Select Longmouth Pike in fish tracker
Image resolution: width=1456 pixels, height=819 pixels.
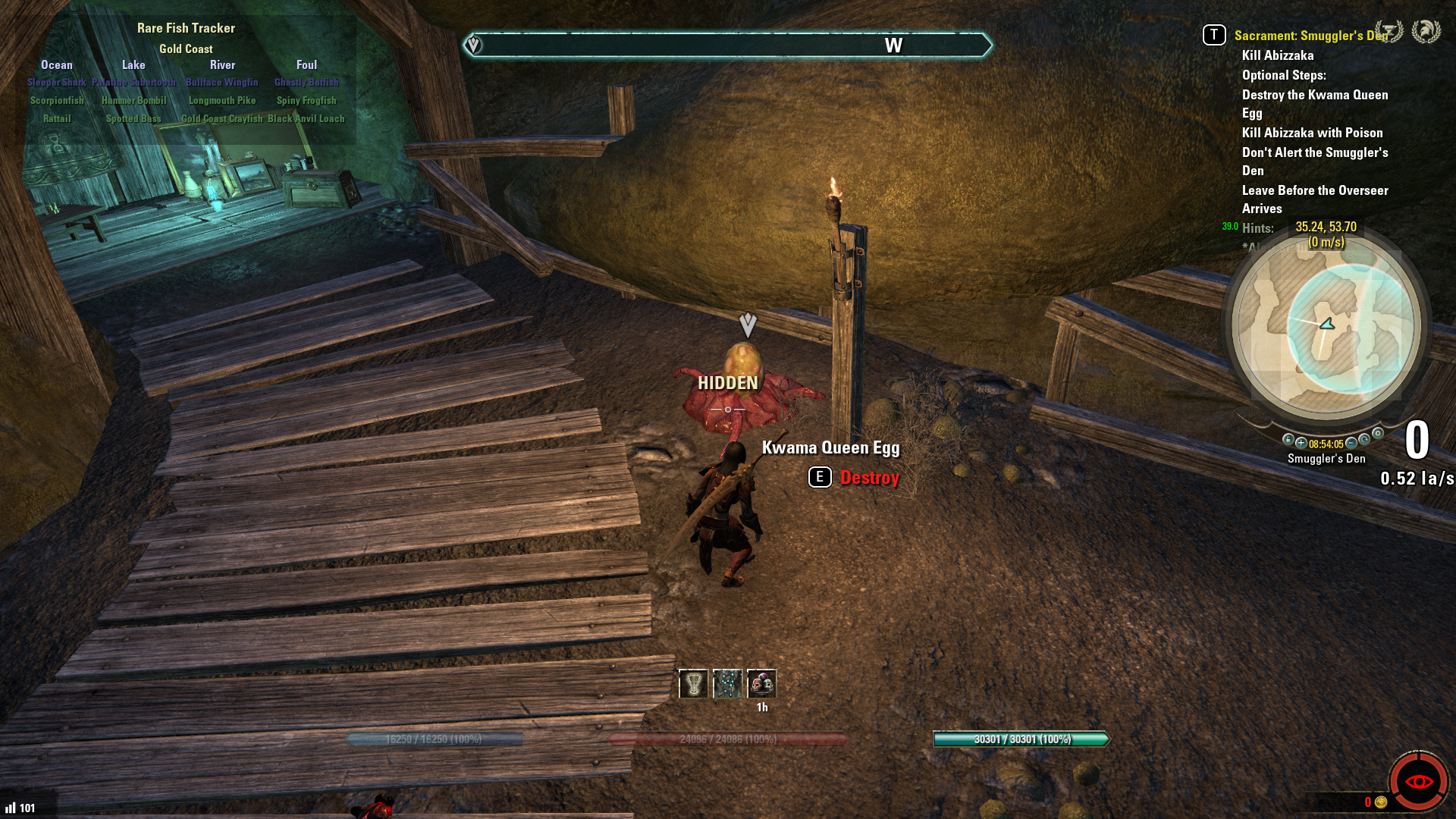(222, 100)
